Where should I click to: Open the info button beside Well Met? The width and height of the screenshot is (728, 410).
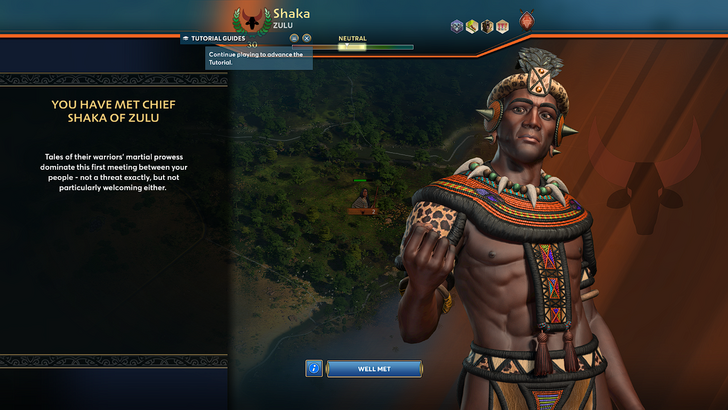click(x=314, y=369)
